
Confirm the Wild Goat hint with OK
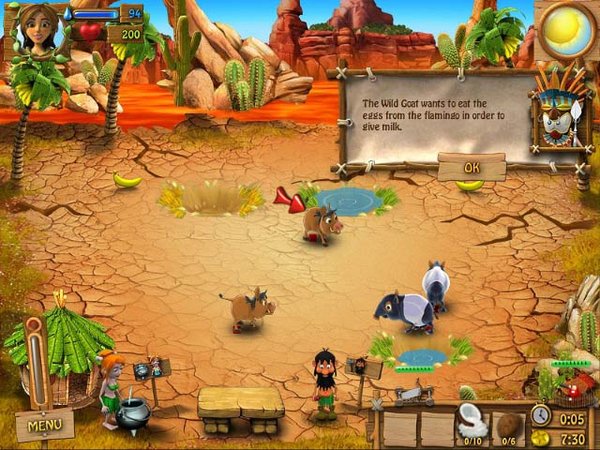tap(471, 167)
